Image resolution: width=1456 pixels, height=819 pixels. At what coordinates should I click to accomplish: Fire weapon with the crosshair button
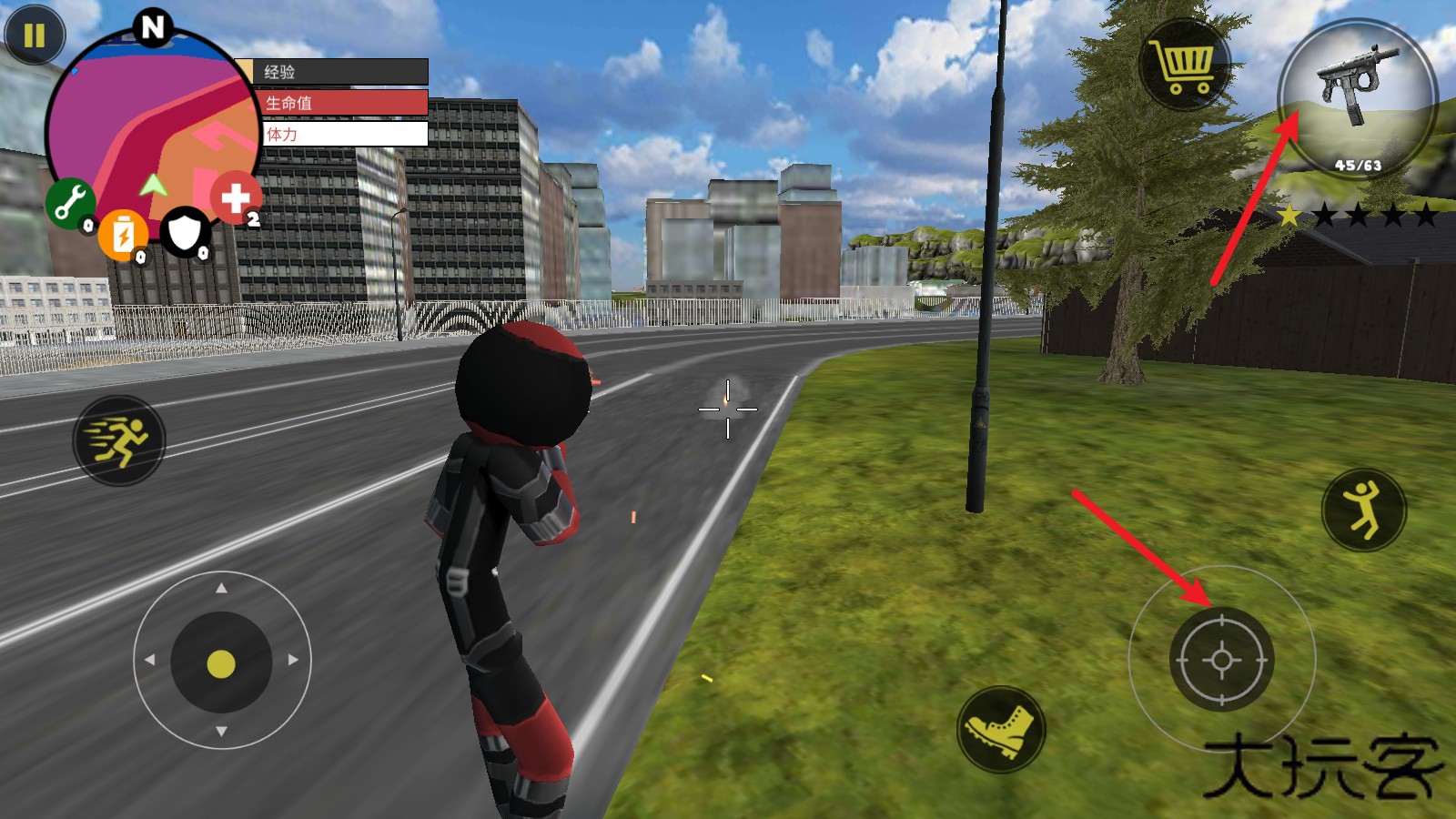(1221, 659)
